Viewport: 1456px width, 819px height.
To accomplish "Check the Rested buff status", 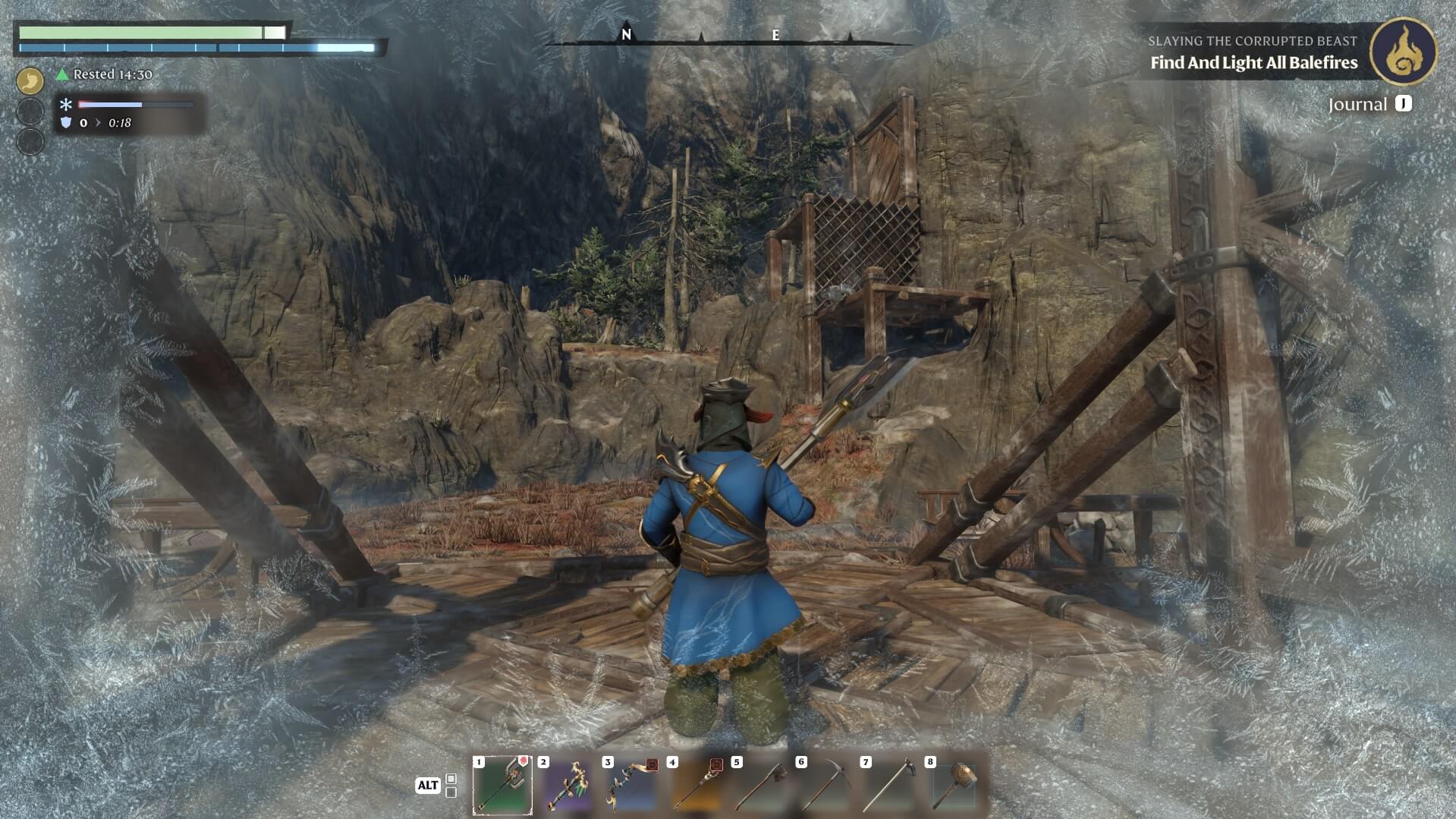I will click(x=105, y=74).
